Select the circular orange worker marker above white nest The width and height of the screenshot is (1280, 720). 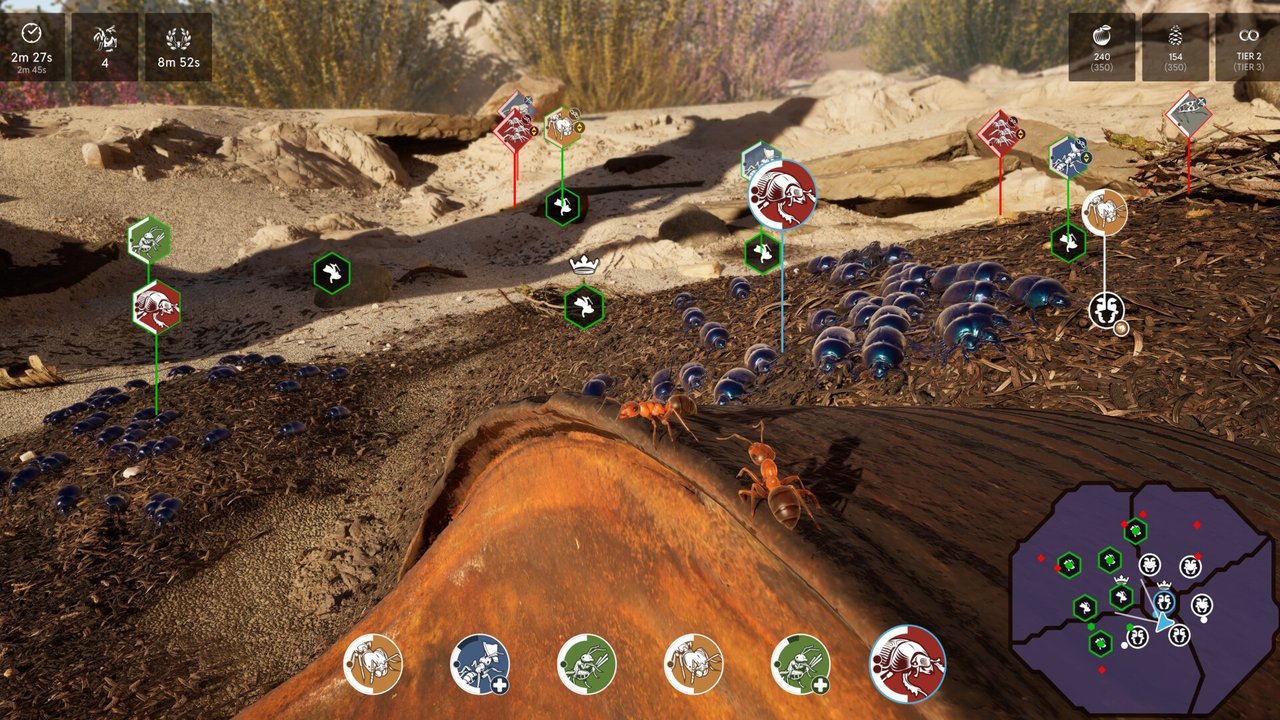click(x=1104, y=213)
